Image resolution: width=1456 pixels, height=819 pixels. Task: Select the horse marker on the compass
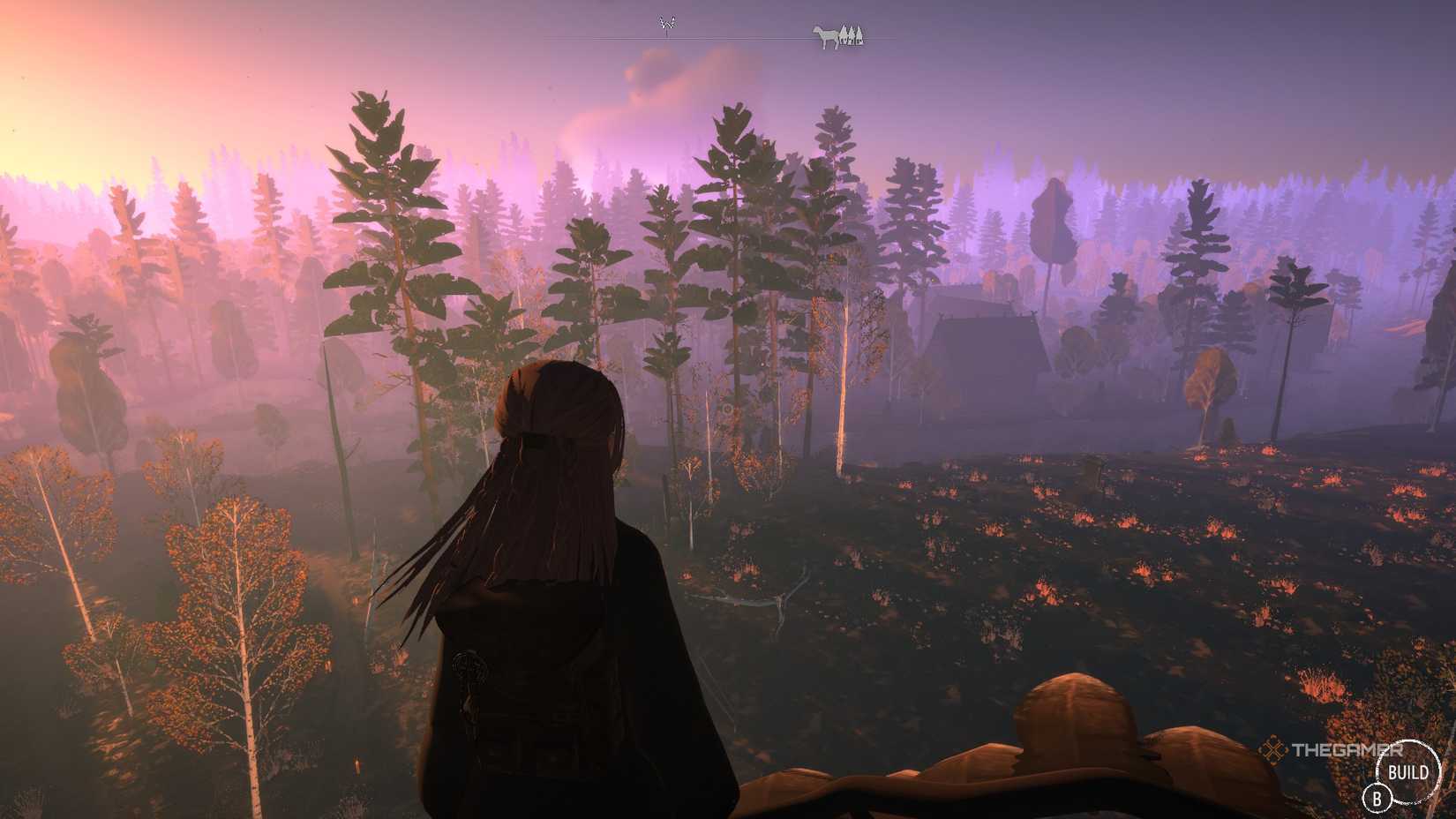click(x=826, y=37)
